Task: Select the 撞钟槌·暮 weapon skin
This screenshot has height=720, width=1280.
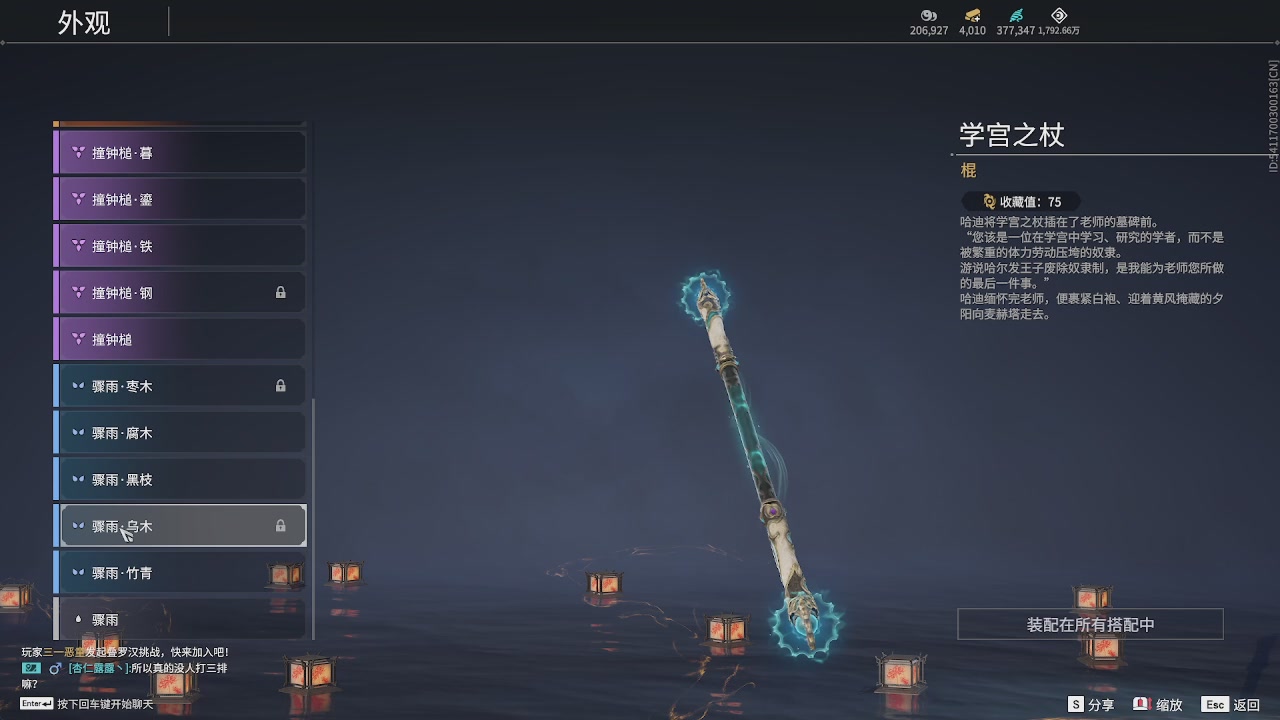Action: 180,153
